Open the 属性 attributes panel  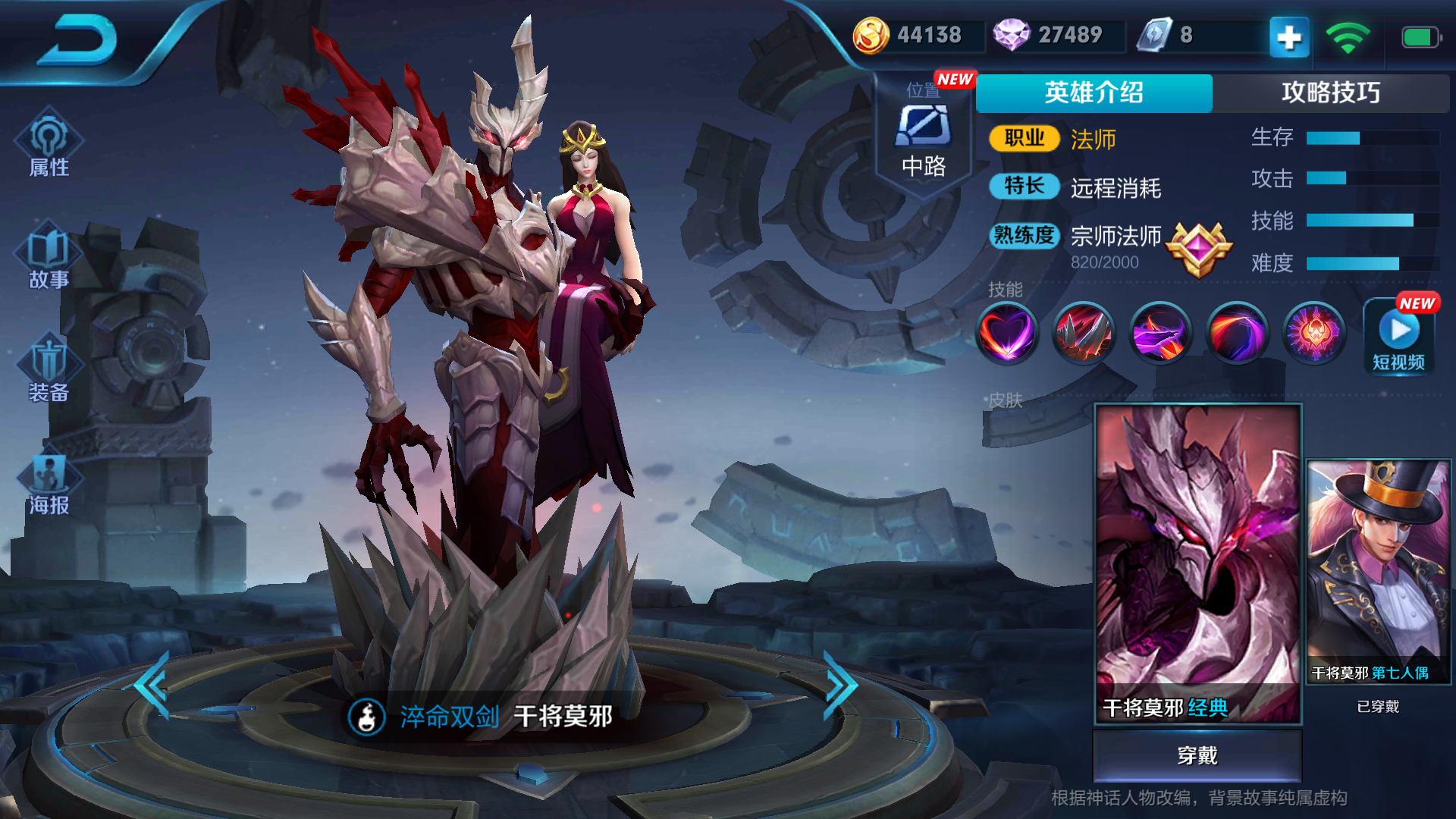[49, 146]
